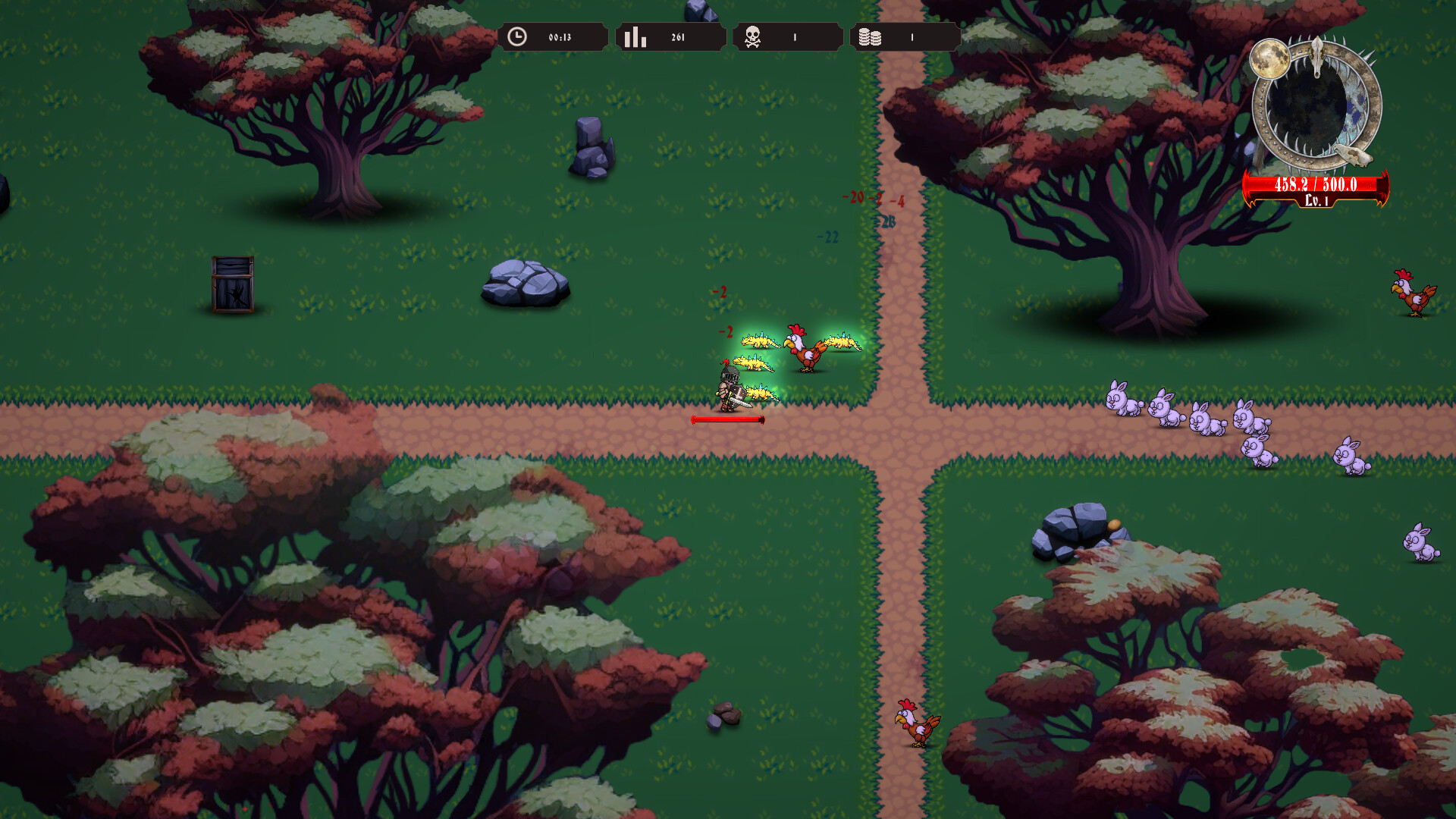Click the clock icon in the timer panel
The width and height of the screenshot is (1456, 819).
click(518, 35)
